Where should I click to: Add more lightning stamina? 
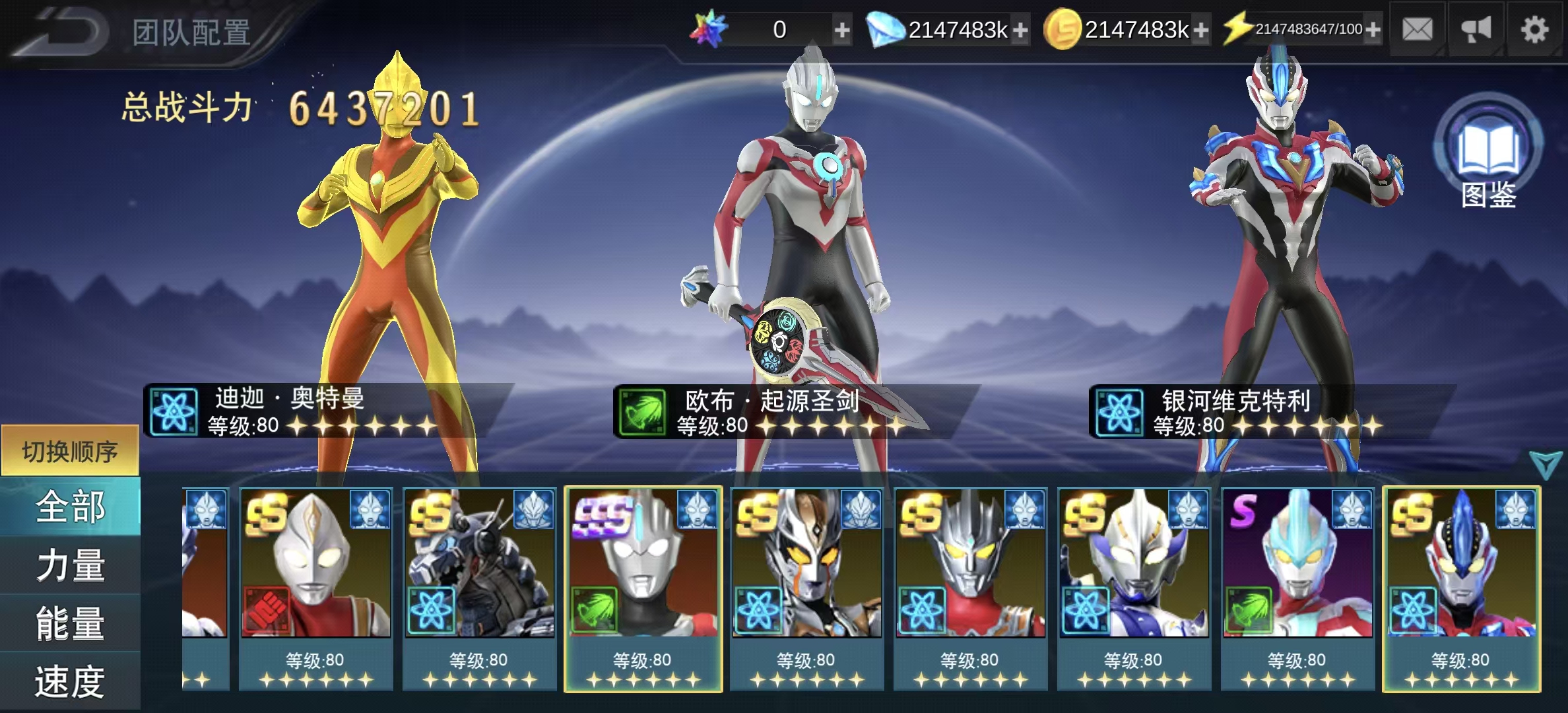(1373, 30)
